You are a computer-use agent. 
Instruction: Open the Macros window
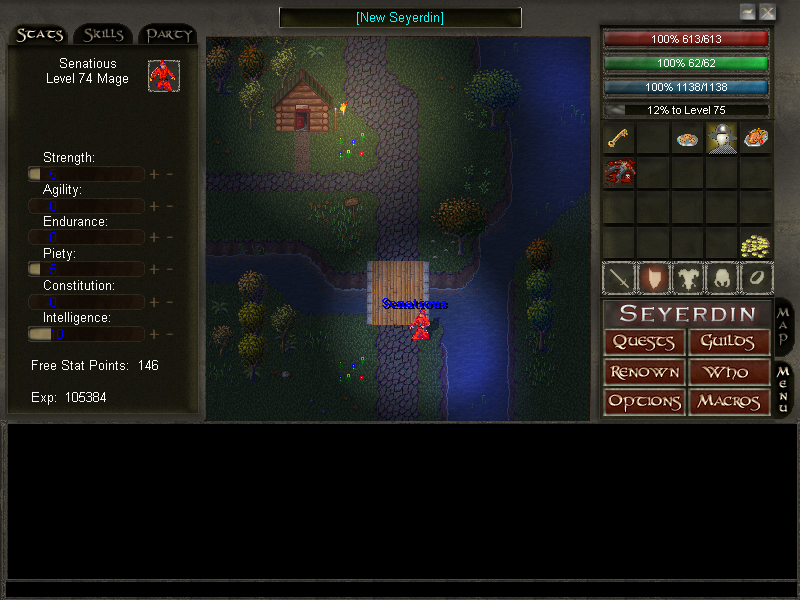click(729, 402)
